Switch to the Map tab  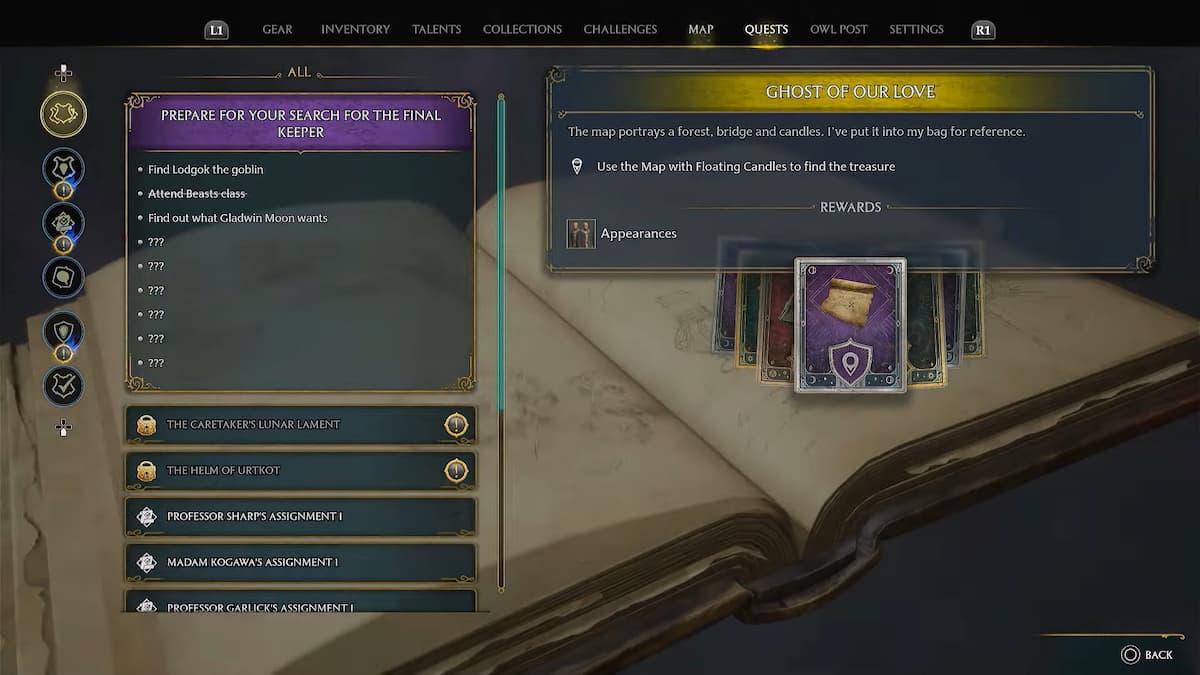701,30
